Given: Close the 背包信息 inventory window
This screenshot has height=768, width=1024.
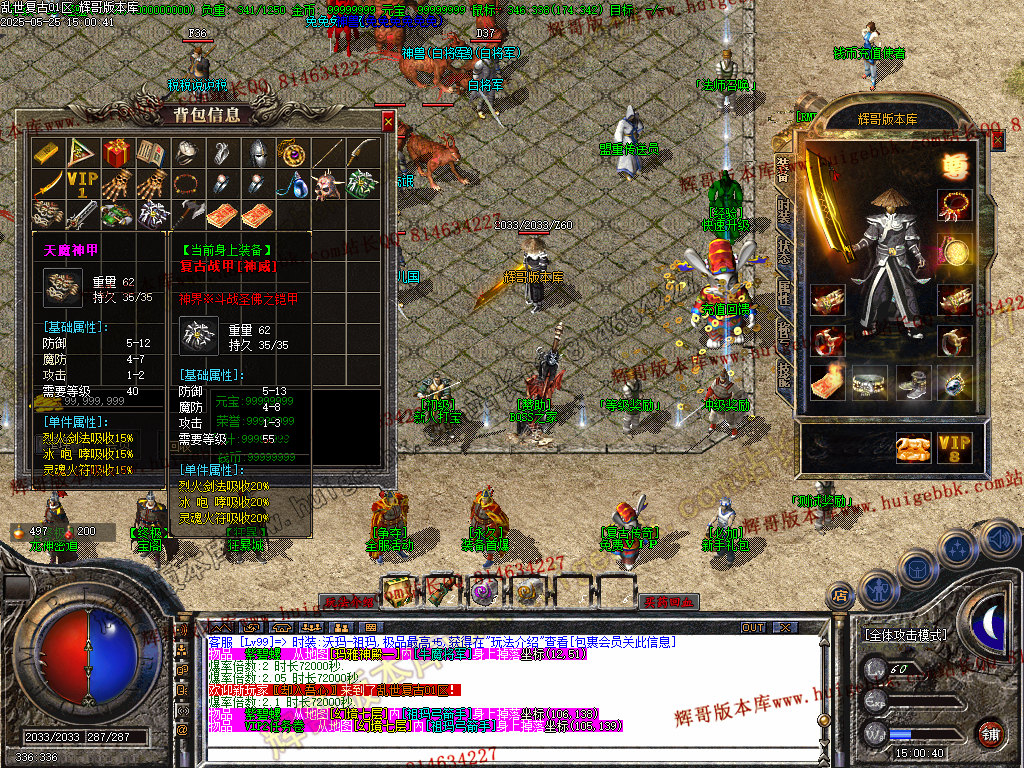Looking at the screenshot, I should [x=388, y=122].
